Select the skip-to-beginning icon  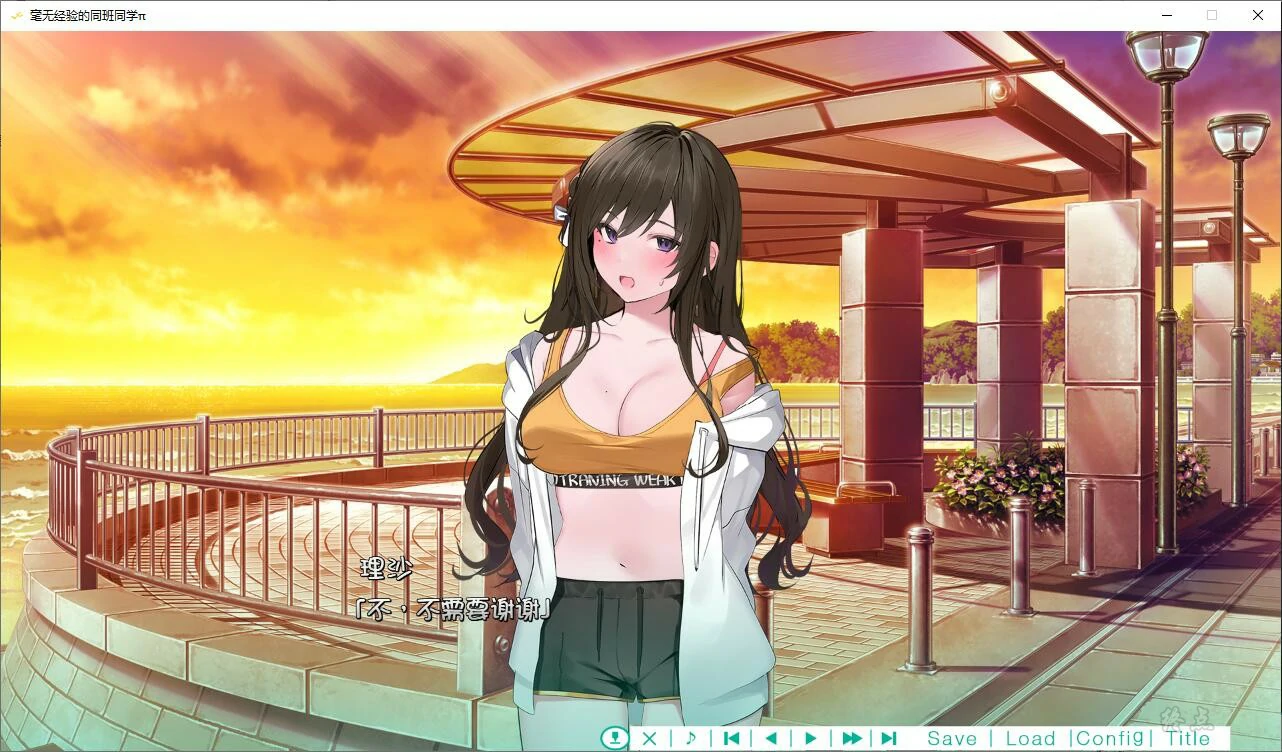[x=731, y=738]
